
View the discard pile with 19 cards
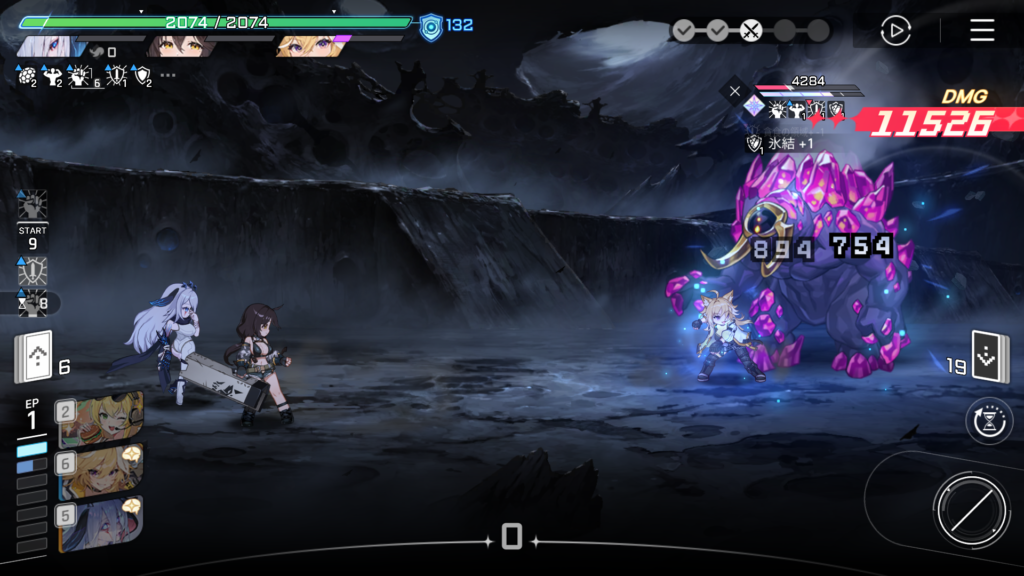coord(990,357)
